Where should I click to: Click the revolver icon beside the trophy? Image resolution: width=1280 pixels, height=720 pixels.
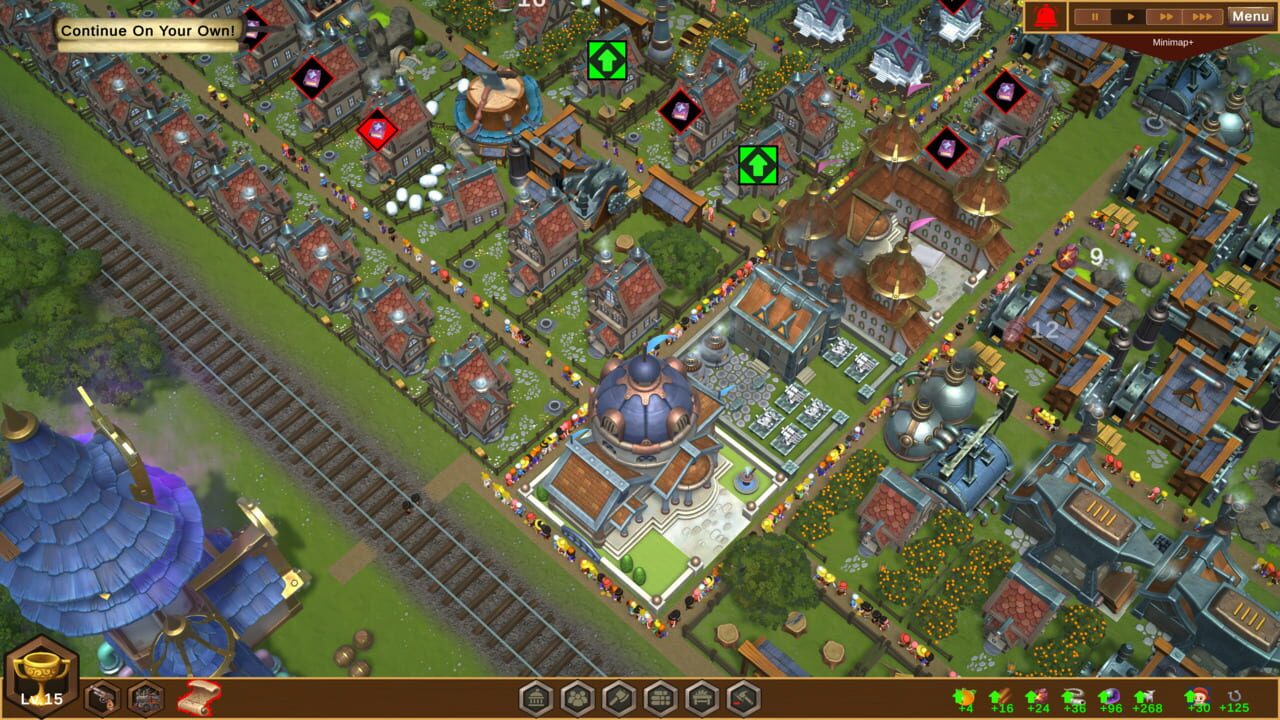[100, 698]
